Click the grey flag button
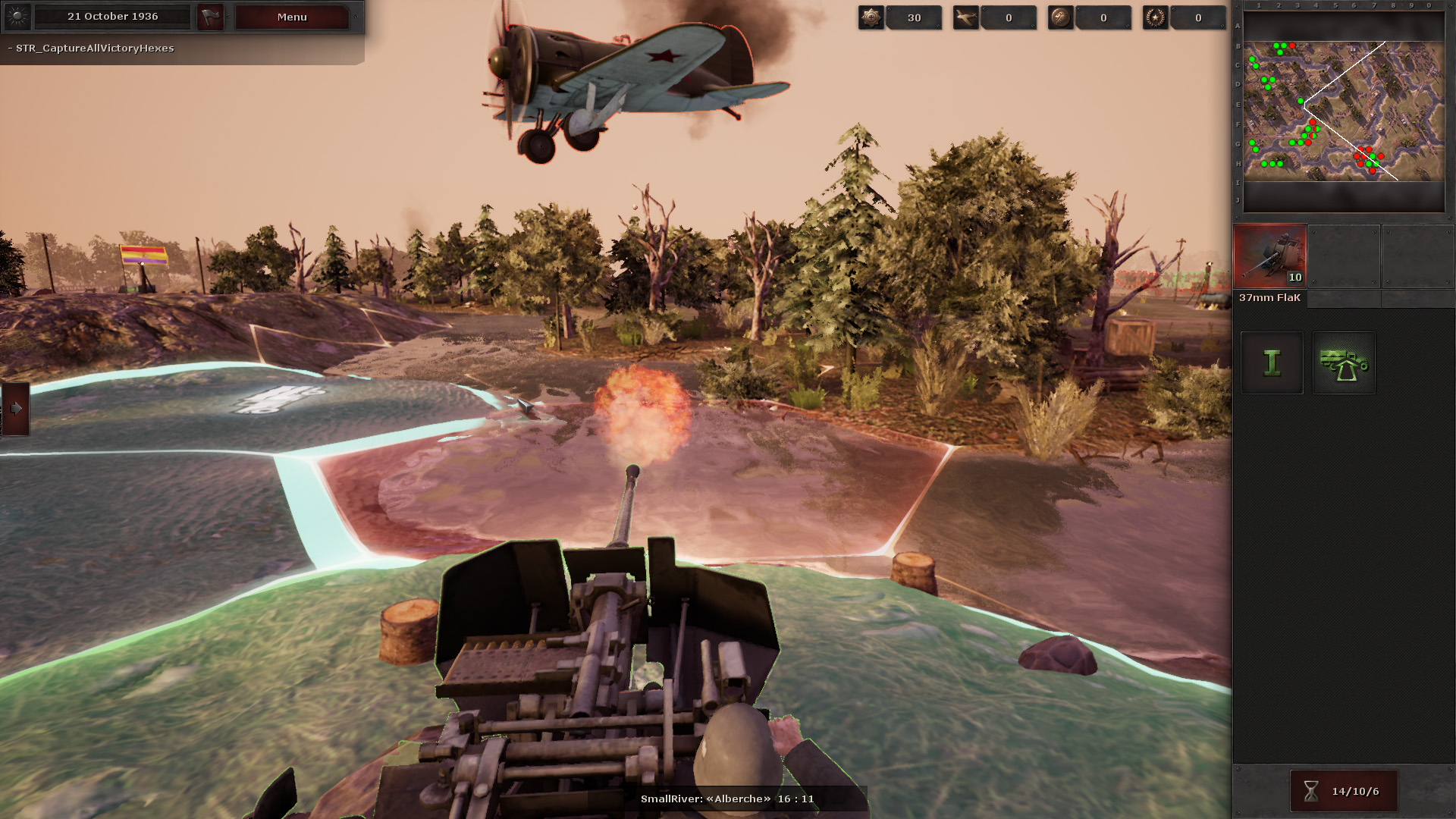This screenshot has height=819, width=1456. click(x=210, y=17)
